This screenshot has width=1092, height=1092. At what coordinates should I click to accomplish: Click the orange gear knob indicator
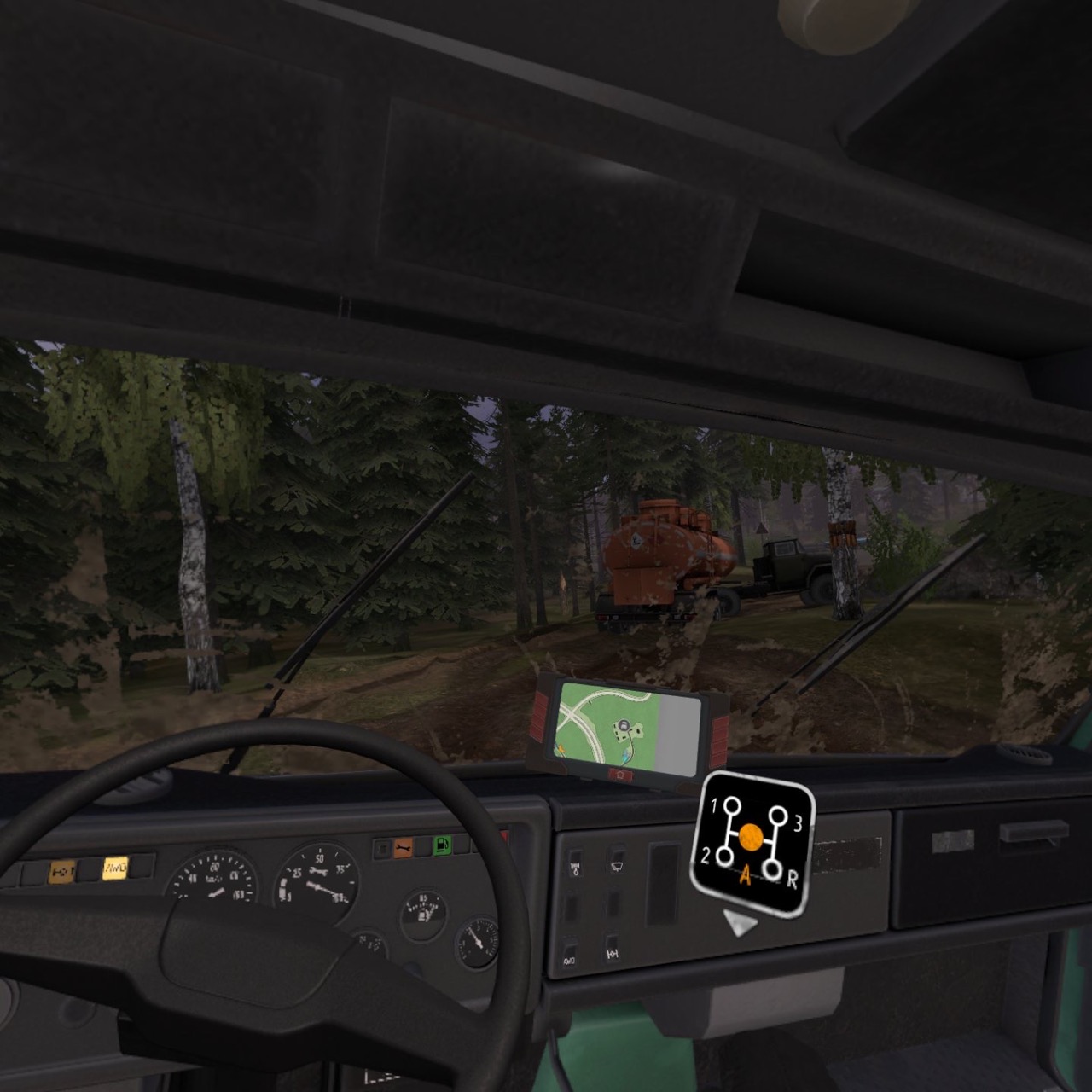(751, 836)
